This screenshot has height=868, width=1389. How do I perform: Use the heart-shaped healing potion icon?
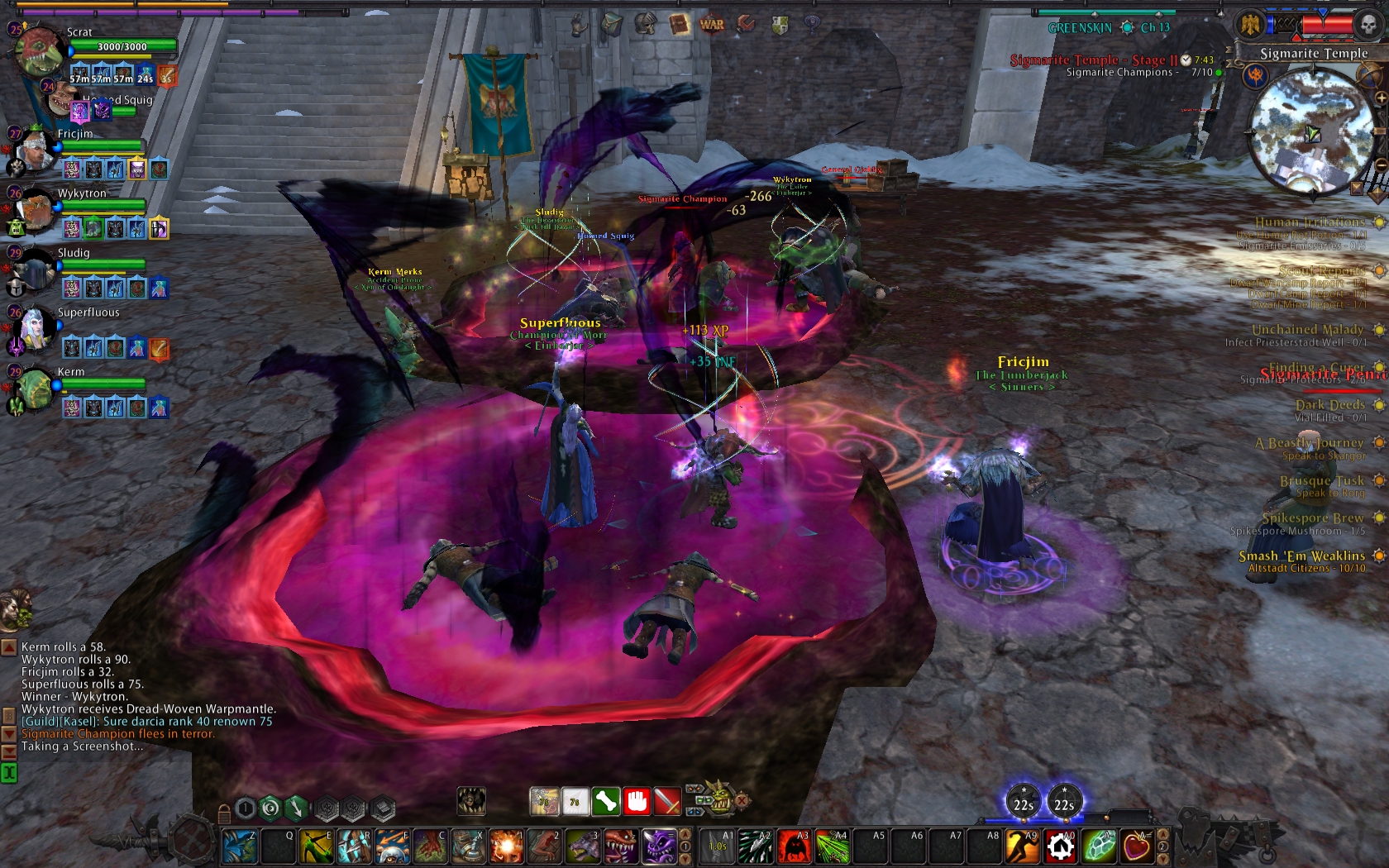click(1137, 845)
